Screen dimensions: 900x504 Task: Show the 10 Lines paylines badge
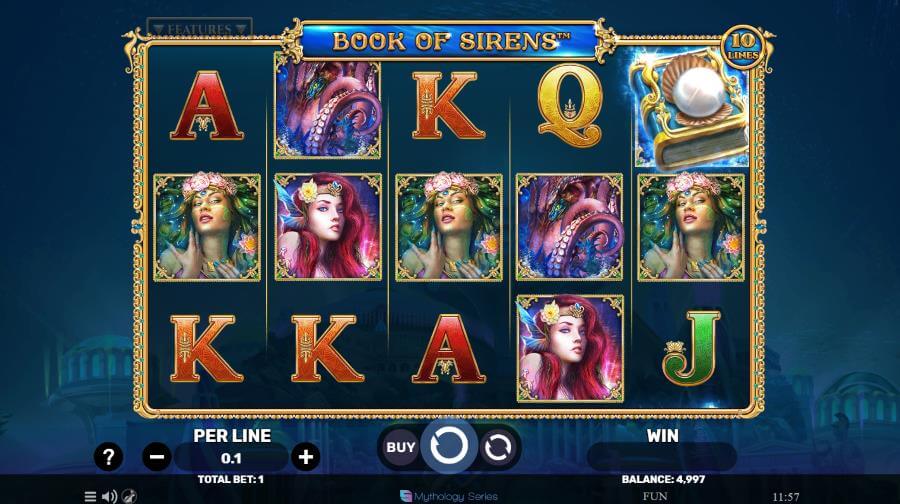[743, 47]
